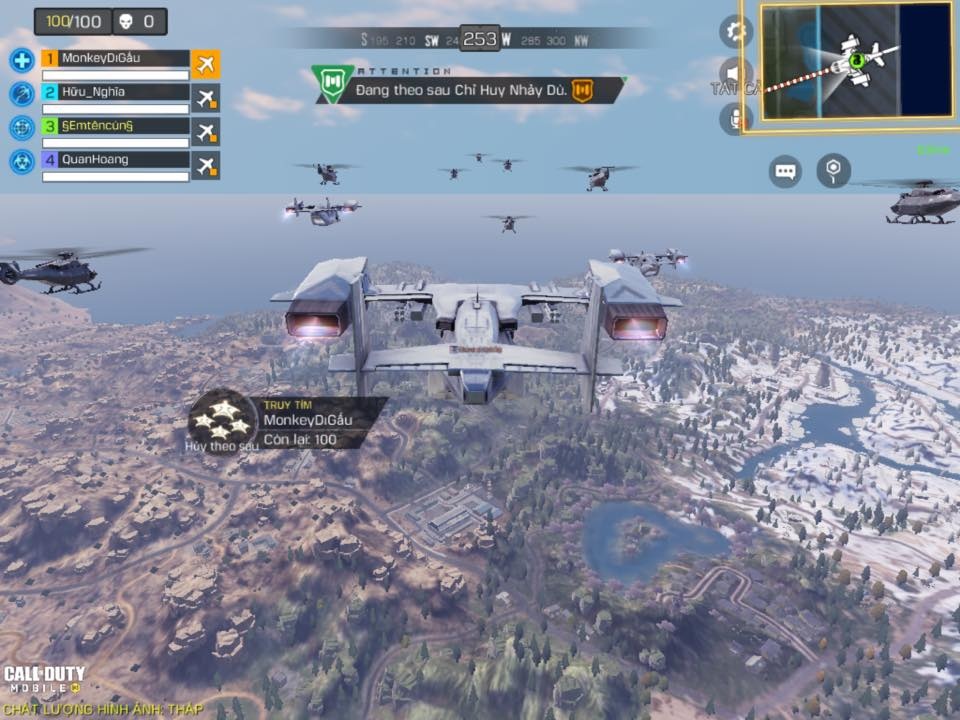Image resolution: width=960 pixels, height=720 pixels.
Task: Select teammate QuanHoang in squad list
Action: [x=115, y=160]
